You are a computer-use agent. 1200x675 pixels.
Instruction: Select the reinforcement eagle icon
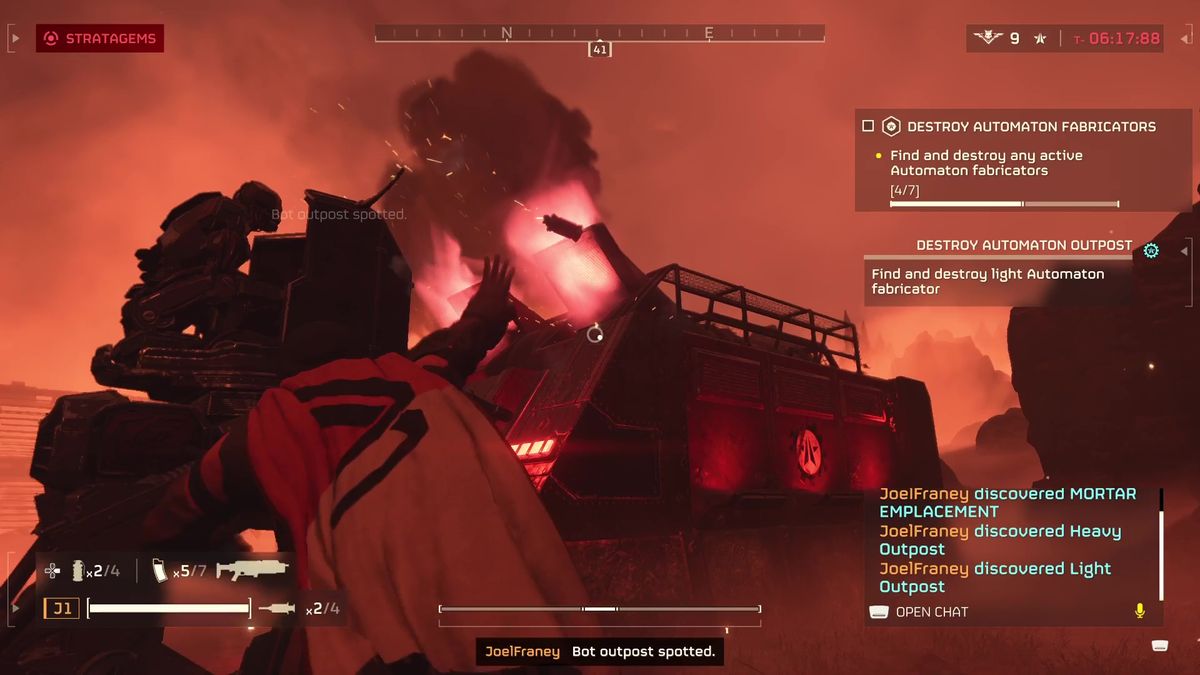coord(988,39)
